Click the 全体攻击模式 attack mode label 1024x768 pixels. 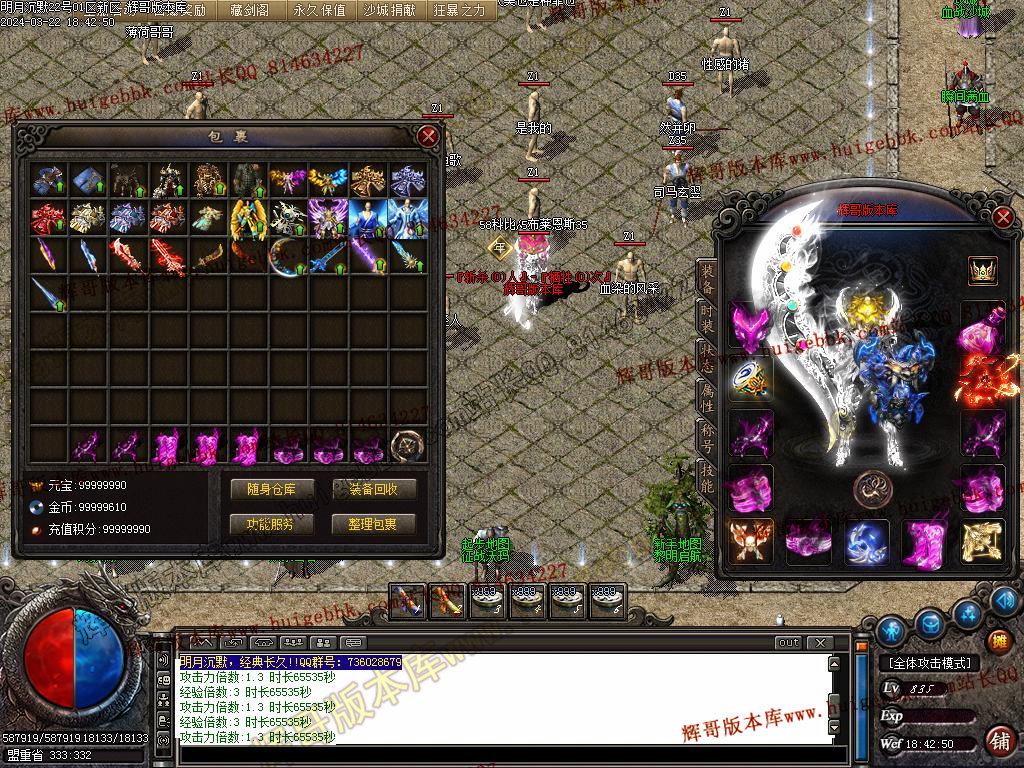[x=930, y=662]
